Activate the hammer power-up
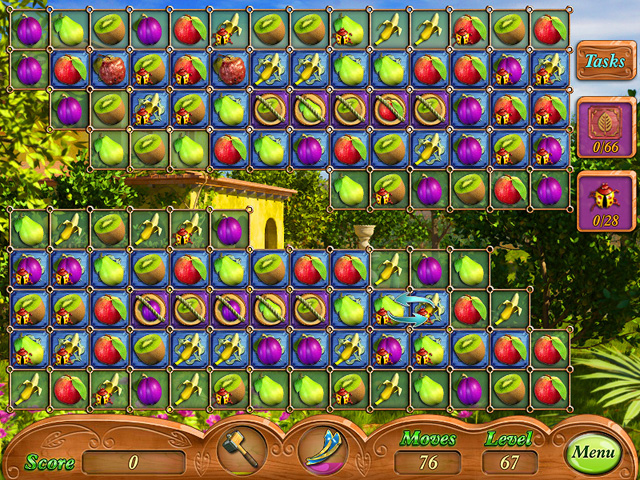Viewport: 640px width, 480px height. click(240, 449)
